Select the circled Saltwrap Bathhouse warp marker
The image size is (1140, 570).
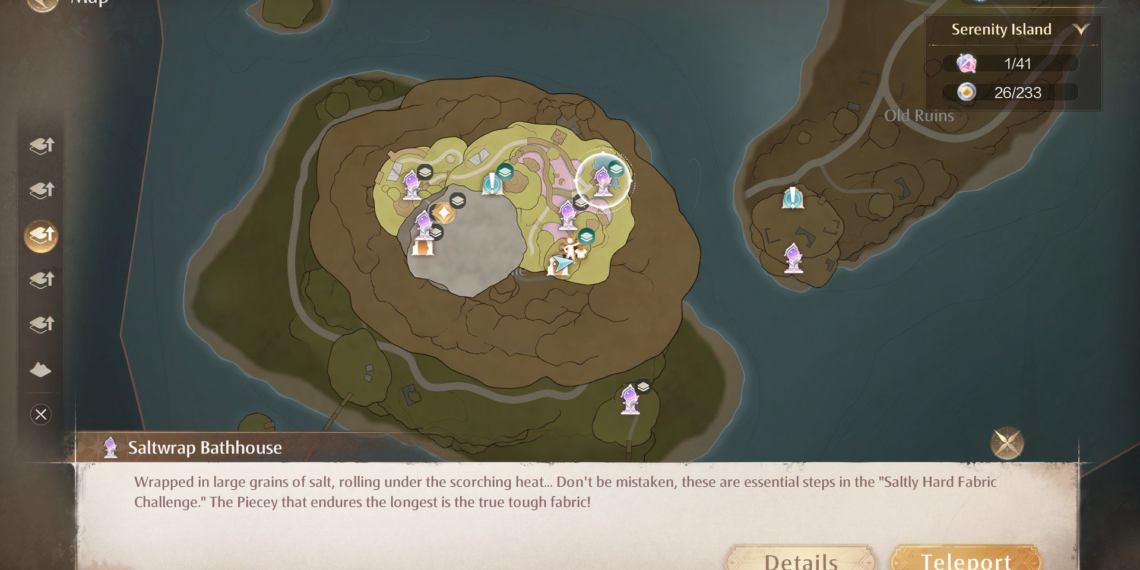602,181
